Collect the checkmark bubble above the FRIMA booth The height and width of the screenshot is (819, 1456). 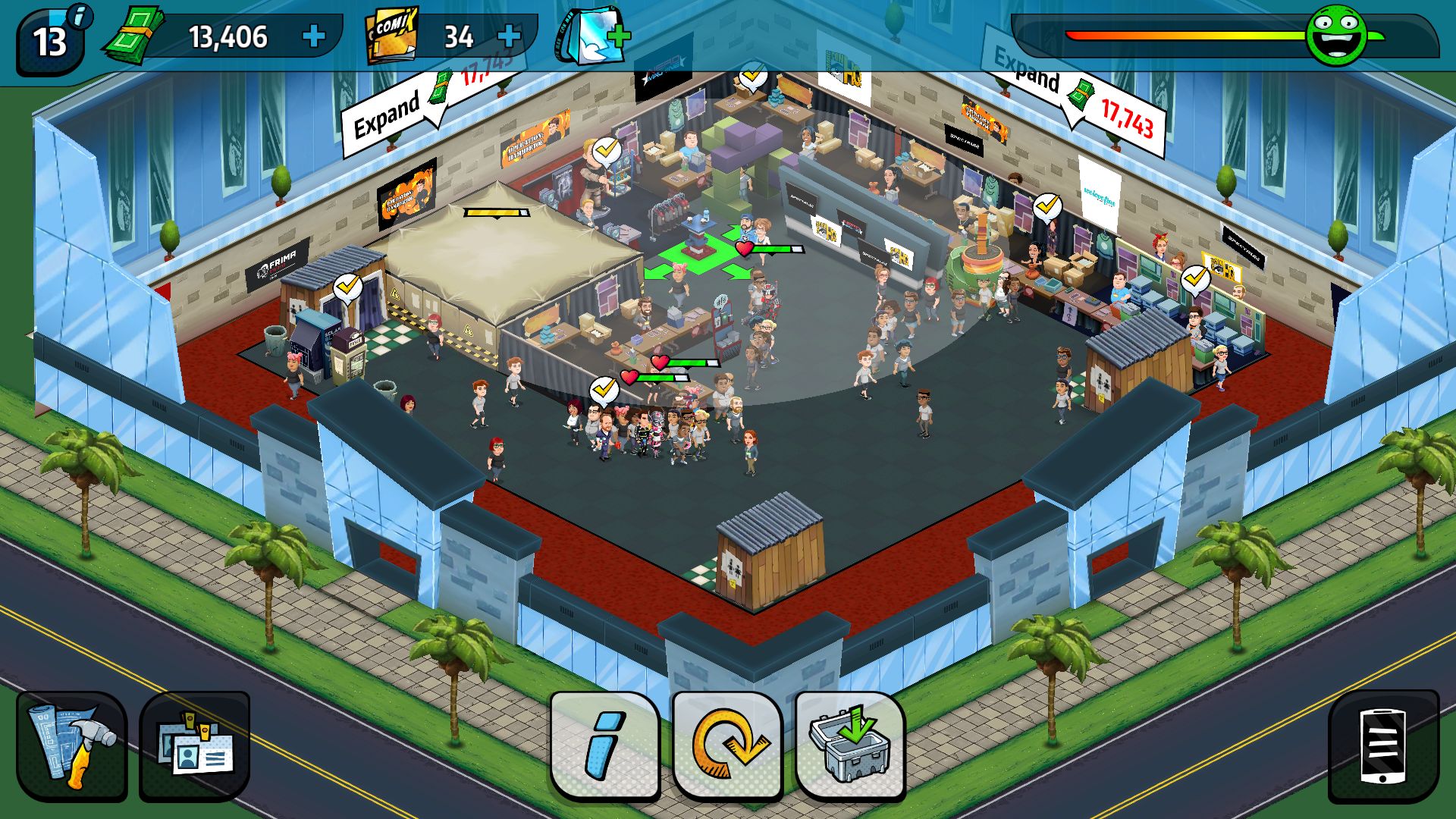[x=348, y=287]
